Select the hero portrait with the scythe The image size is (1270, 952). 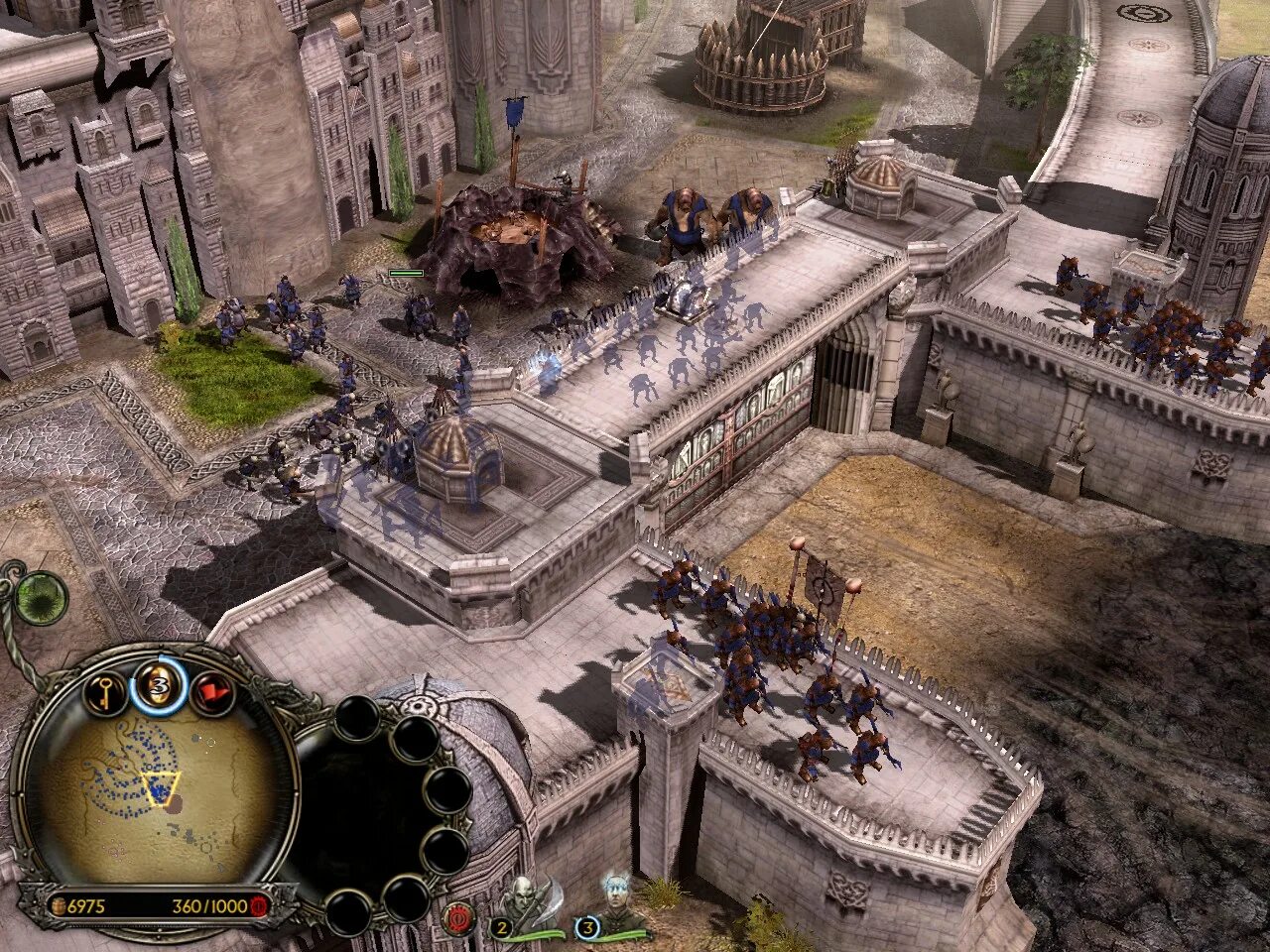(526, 904)
